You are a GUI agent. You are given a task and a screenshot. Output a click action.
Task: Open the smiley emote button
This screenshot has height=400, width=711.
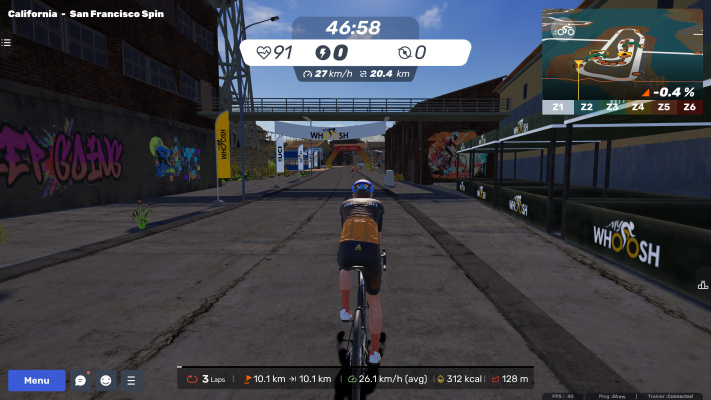point(105,380)
